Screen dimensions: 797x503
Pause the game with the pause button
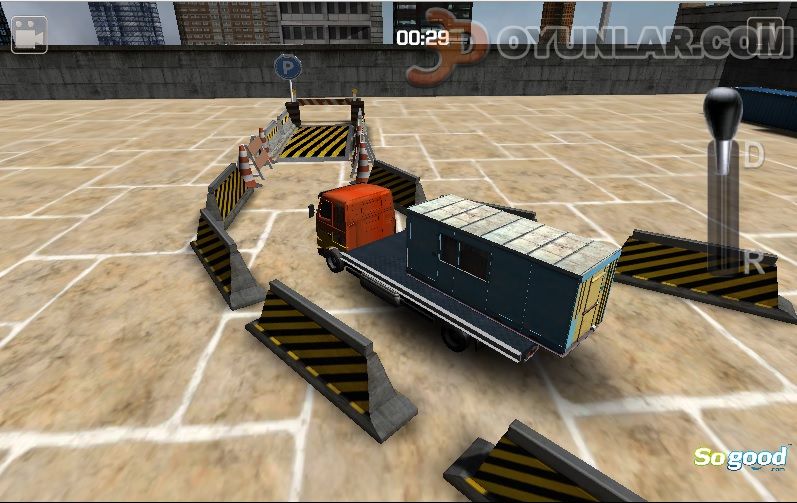coord(765,32)
